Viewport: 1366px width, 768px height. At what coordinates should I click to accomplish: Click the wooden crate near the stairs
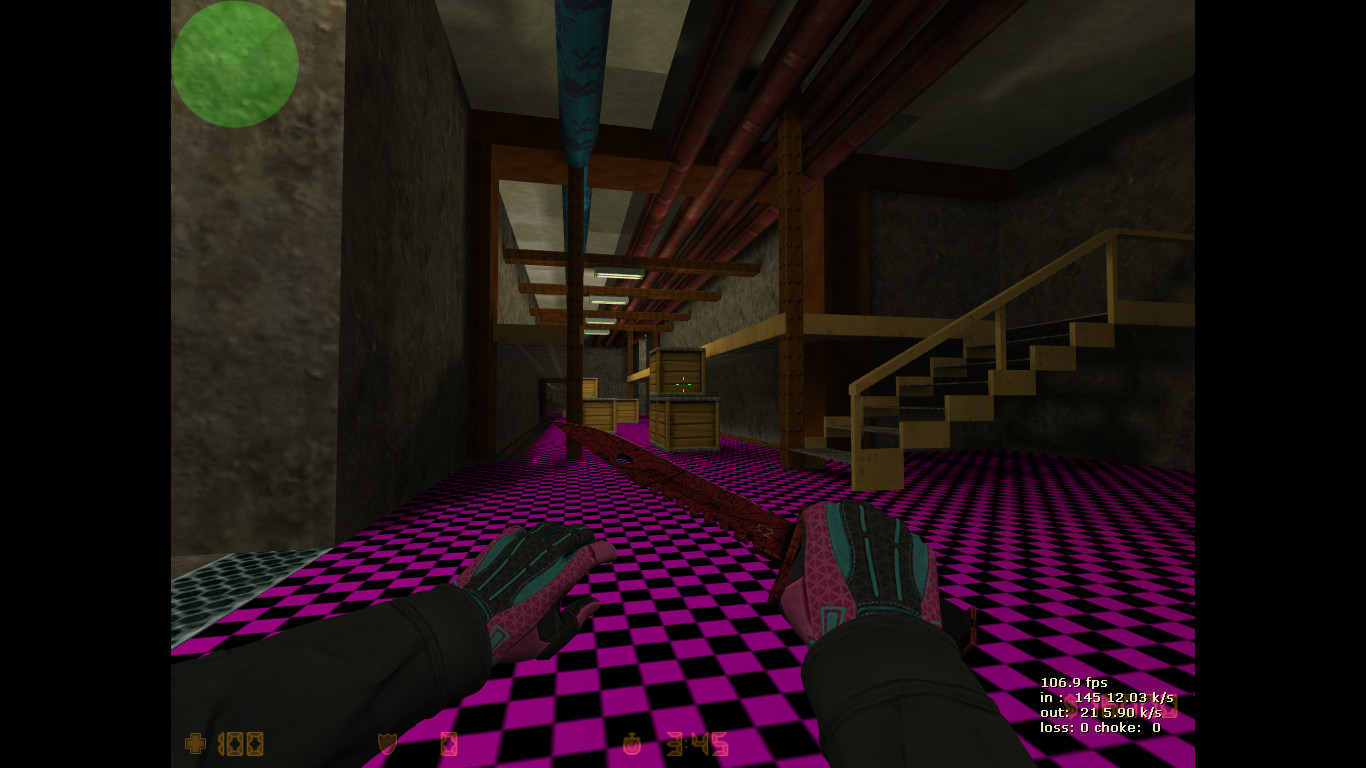point(685,420)
